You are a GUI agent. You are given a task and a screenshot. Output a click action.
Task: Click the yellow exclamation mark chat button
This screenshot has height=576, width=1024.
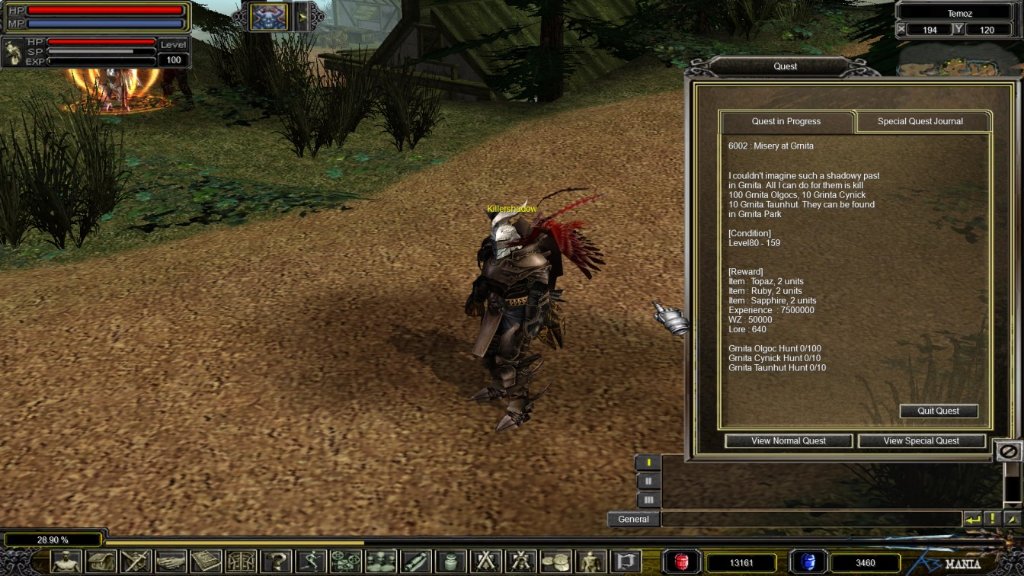pyautogui.click(x=993, y=519)
